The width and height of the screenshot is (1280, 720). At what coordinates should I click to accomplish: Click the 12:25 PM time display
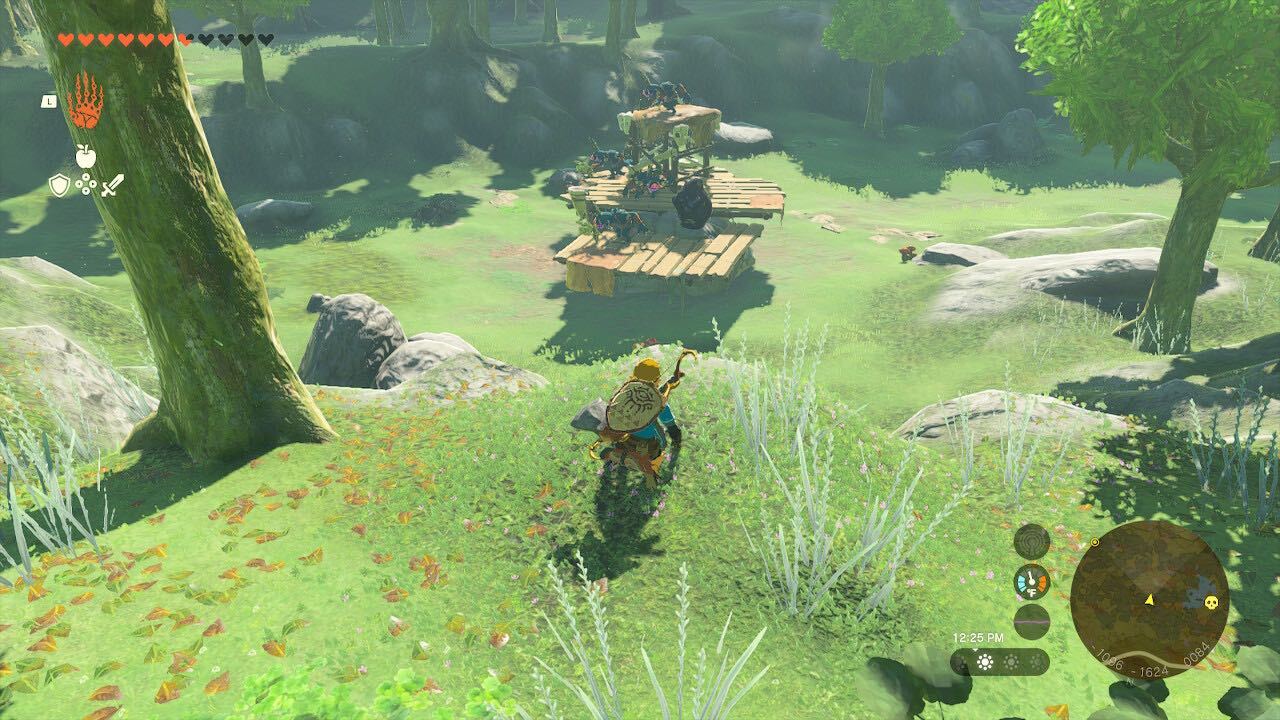click(x=979, y=637)
